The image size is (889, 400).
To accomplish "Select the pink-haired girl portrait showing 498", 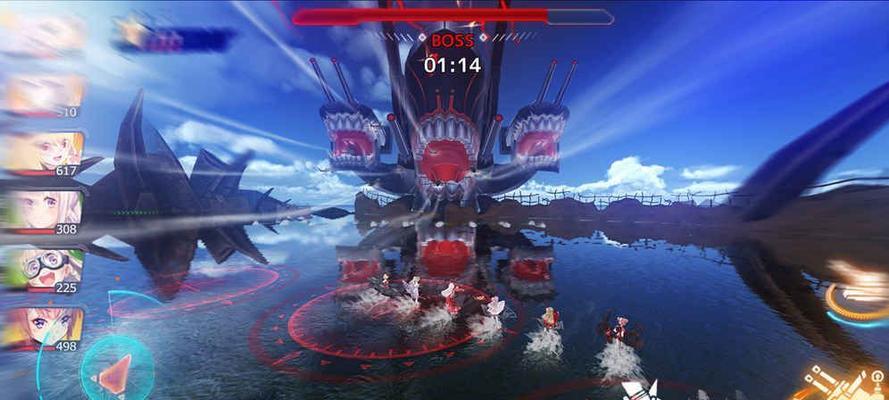I will coord(42,327).
